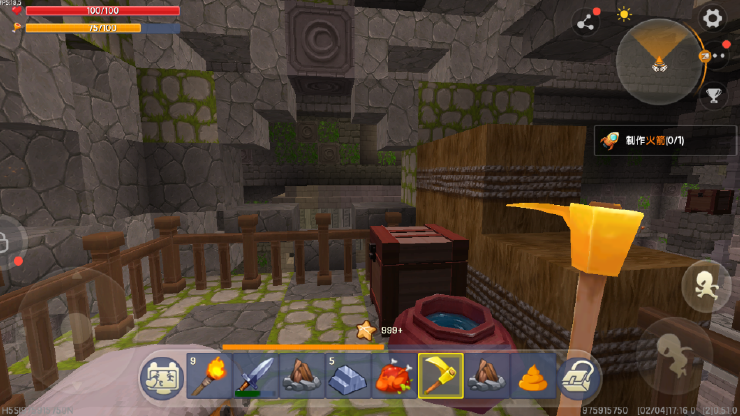Tap the share icon
The width and height of the screenshot is (740, 416).
coord(585,22)
